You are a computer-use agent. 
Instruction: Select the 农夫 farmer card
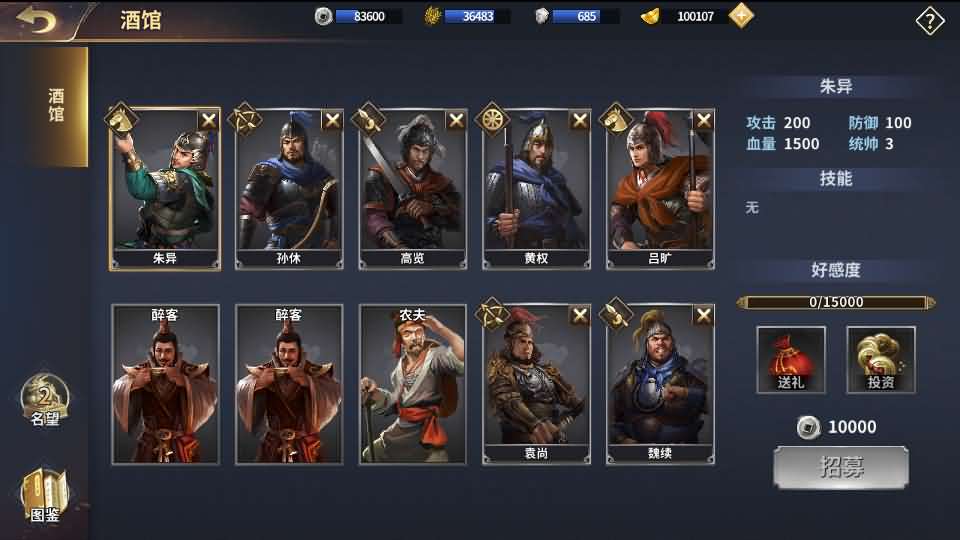[413, 385]
